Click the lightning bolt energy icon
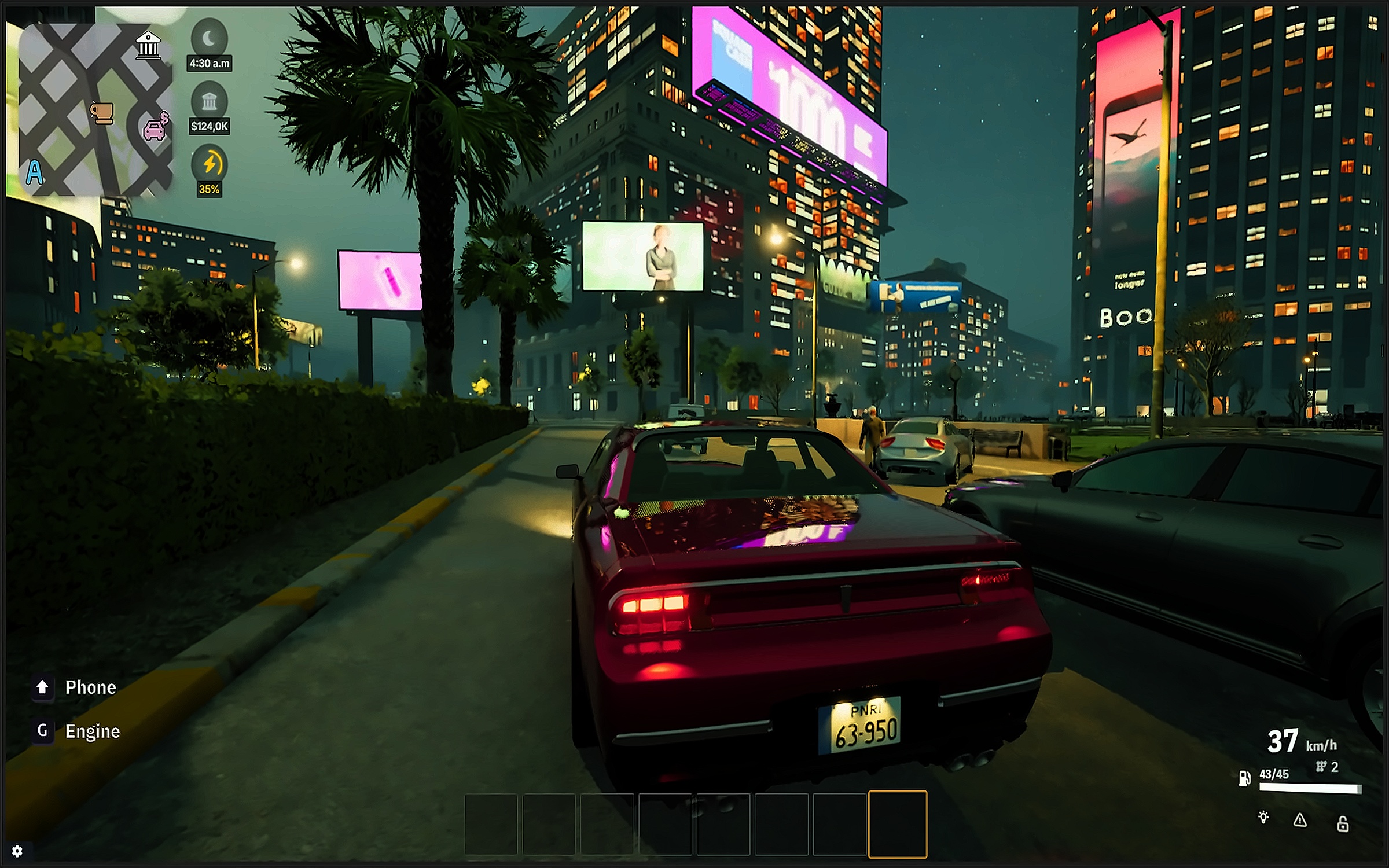 (x=210, y=164)
